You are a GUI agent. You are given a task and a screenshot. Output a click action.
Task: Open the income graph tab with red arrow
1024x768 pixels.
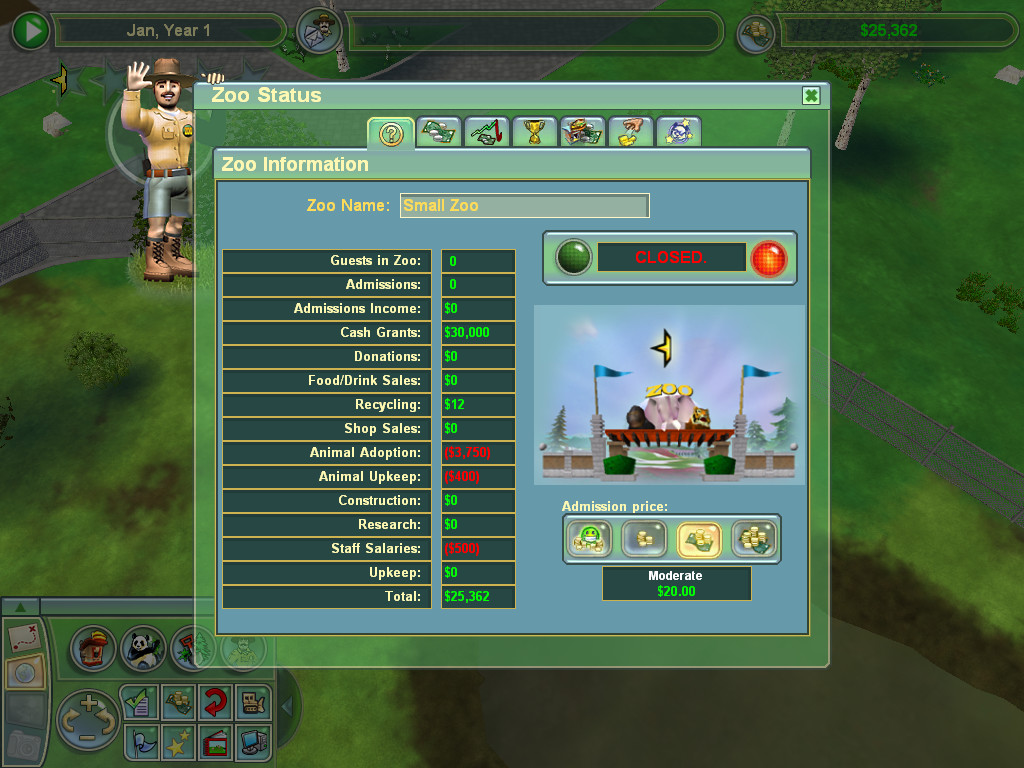tap(486, 132)
